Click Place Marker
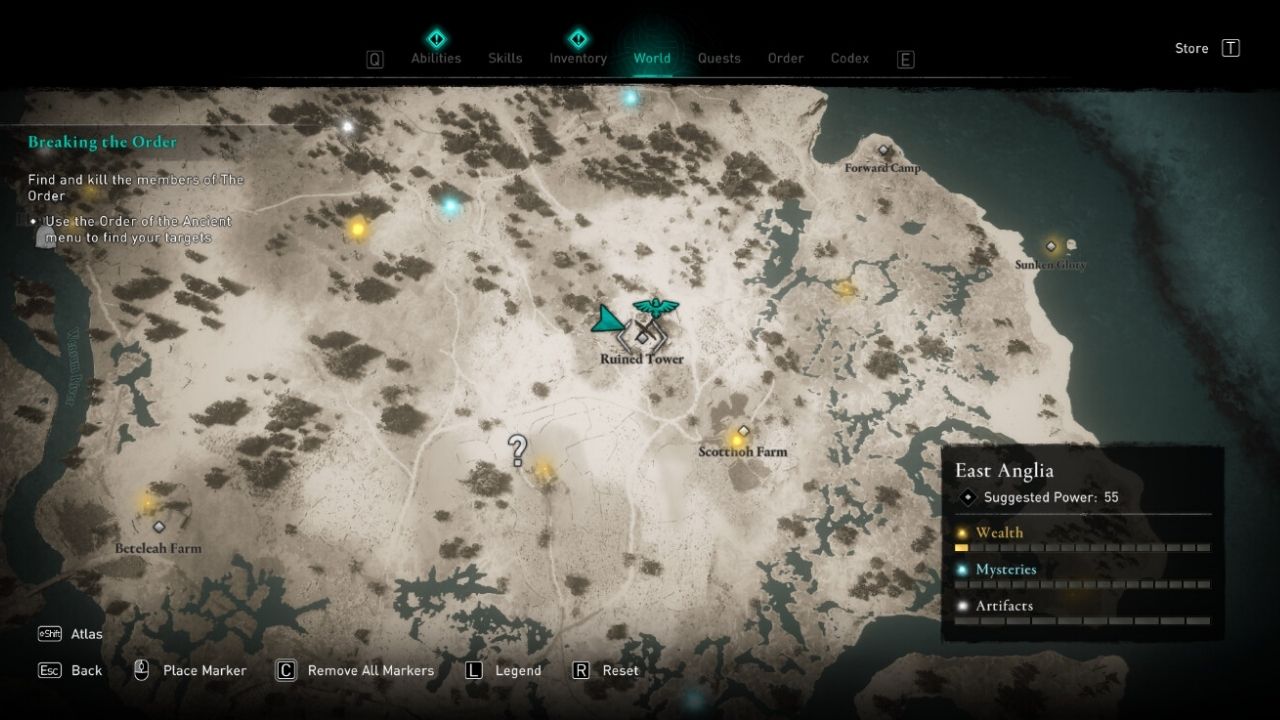The height and width of the screenshot is (720, 1280). (x=203, y=670)
